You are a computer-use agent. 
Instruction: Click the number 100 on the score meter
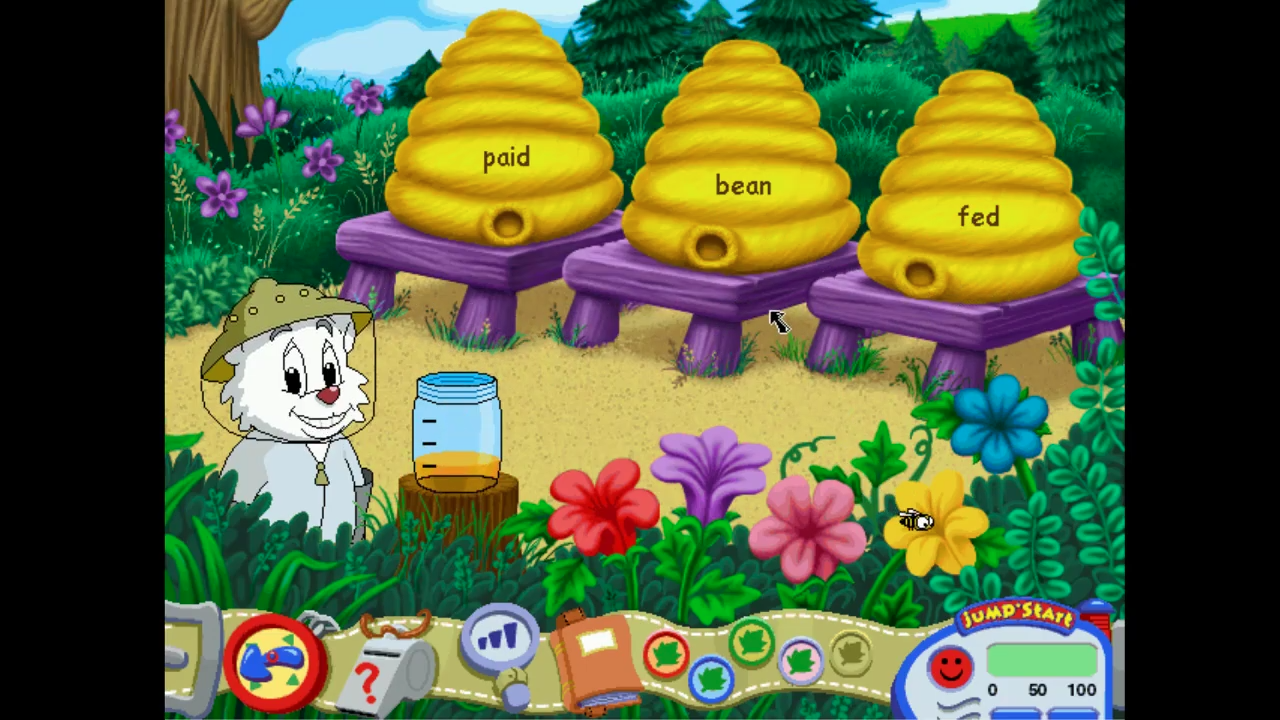[1082, 689]
